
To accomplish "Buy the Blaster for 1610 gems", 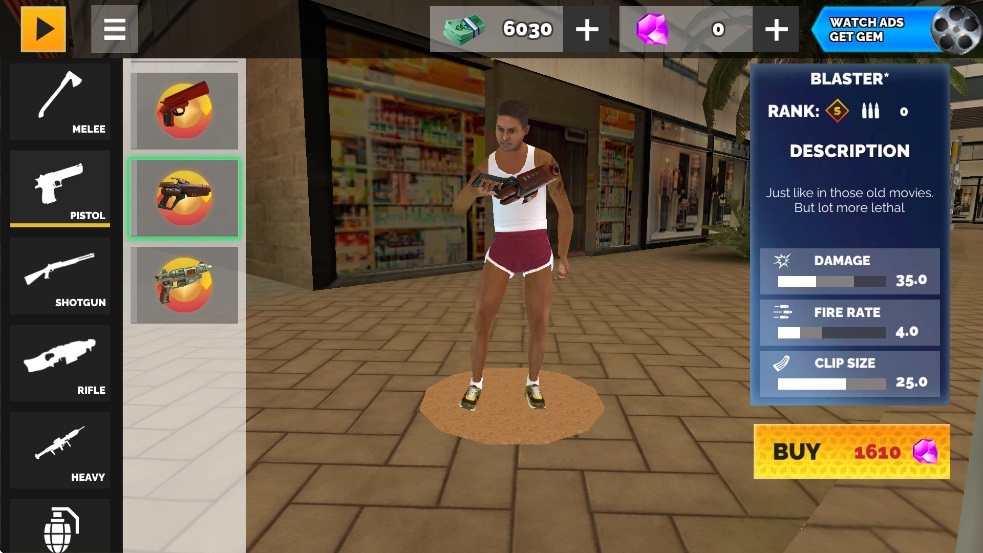I will tap(851, 452).
